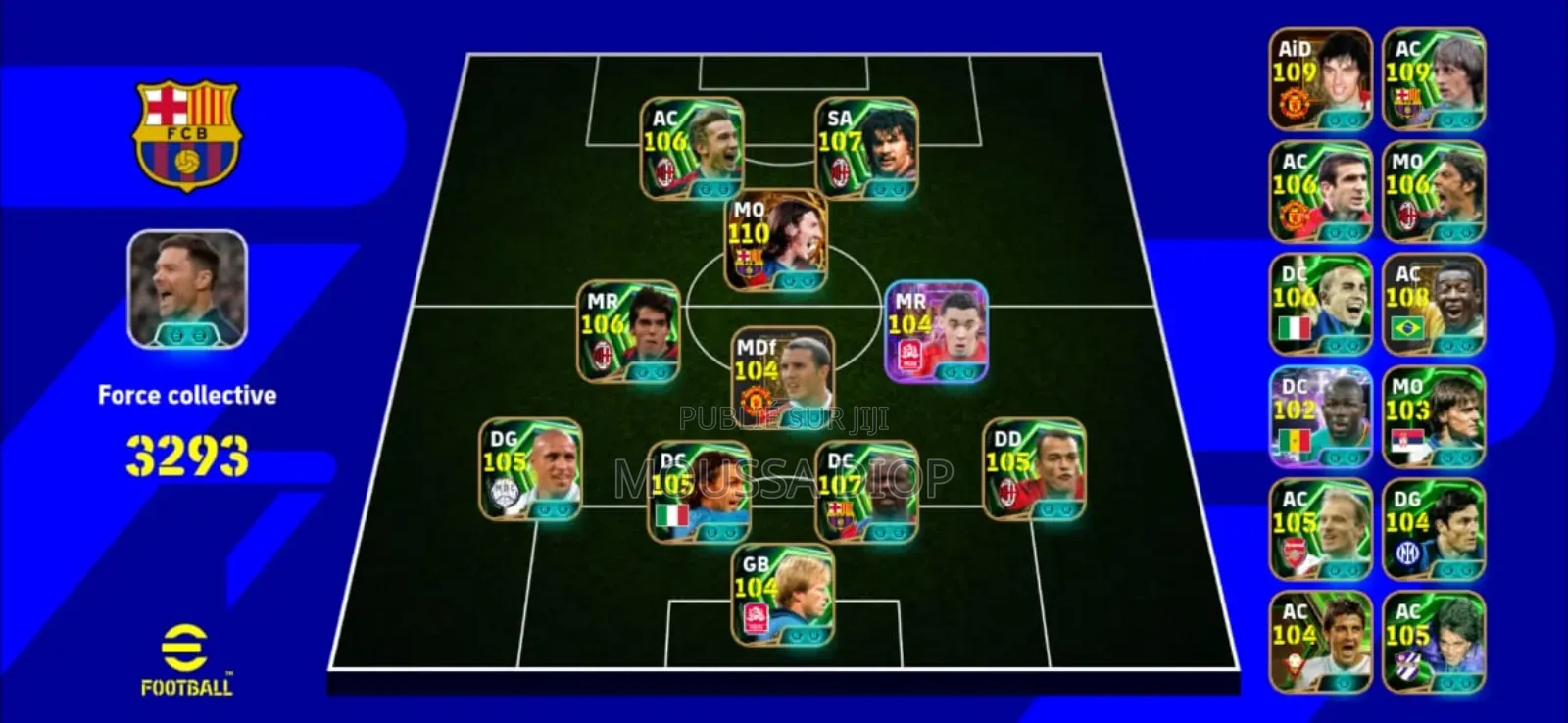
Task: Open the DC 106 Cannavaro bench card
Action: pos(1319,306)
